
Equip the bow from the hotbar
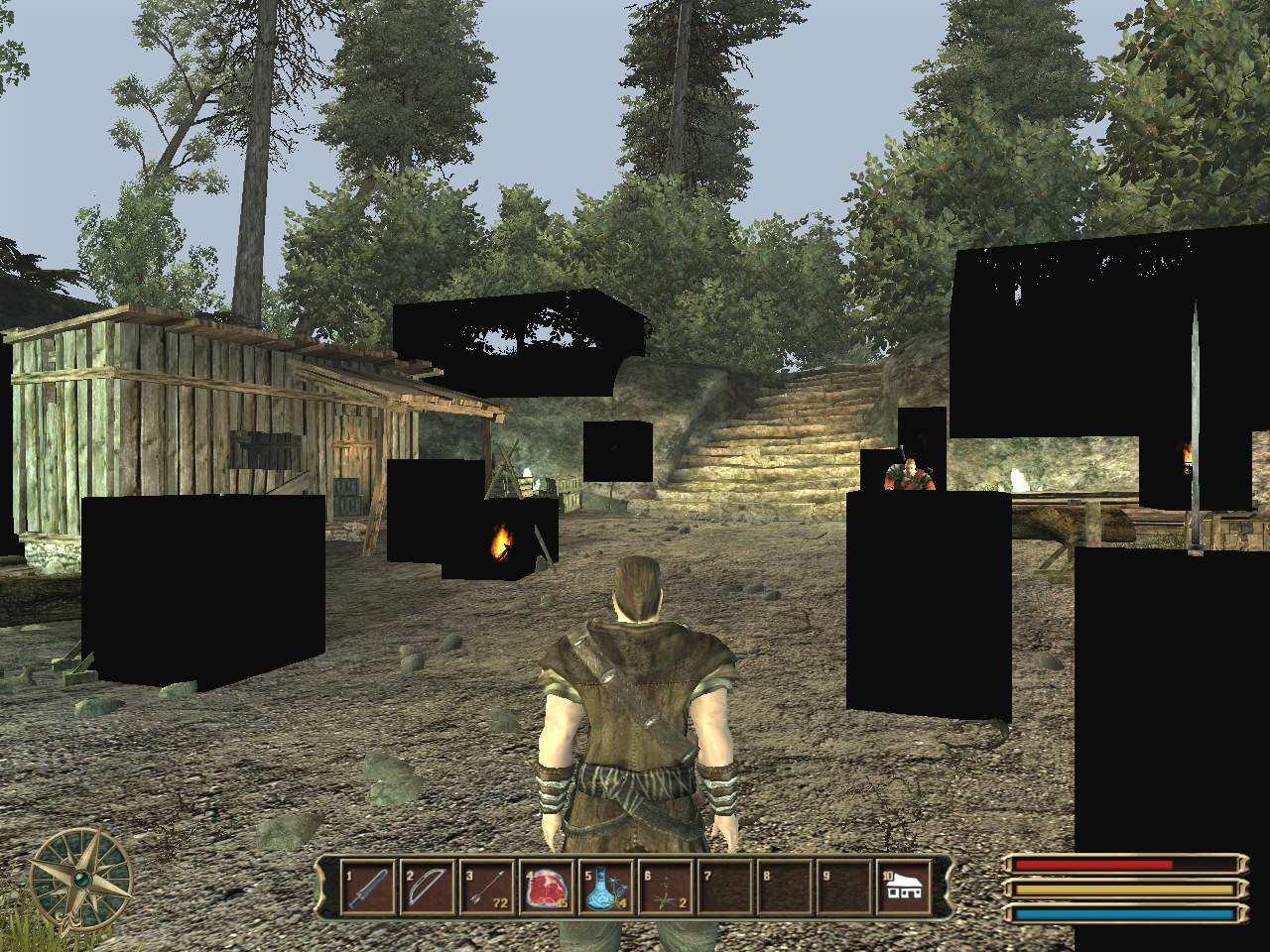coord(428,888)
